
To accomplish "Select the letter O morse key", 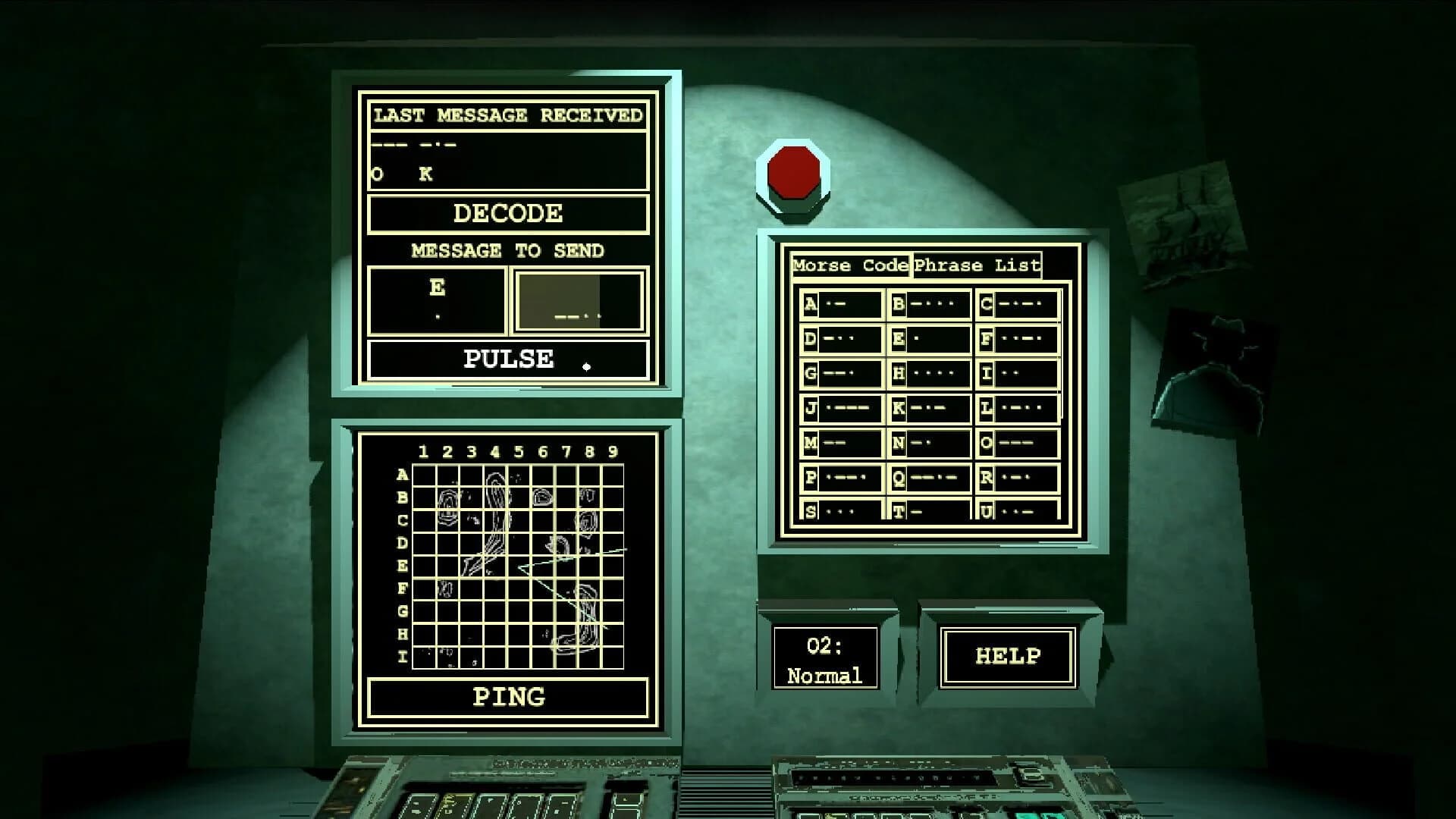I will tap(1016, 444).
